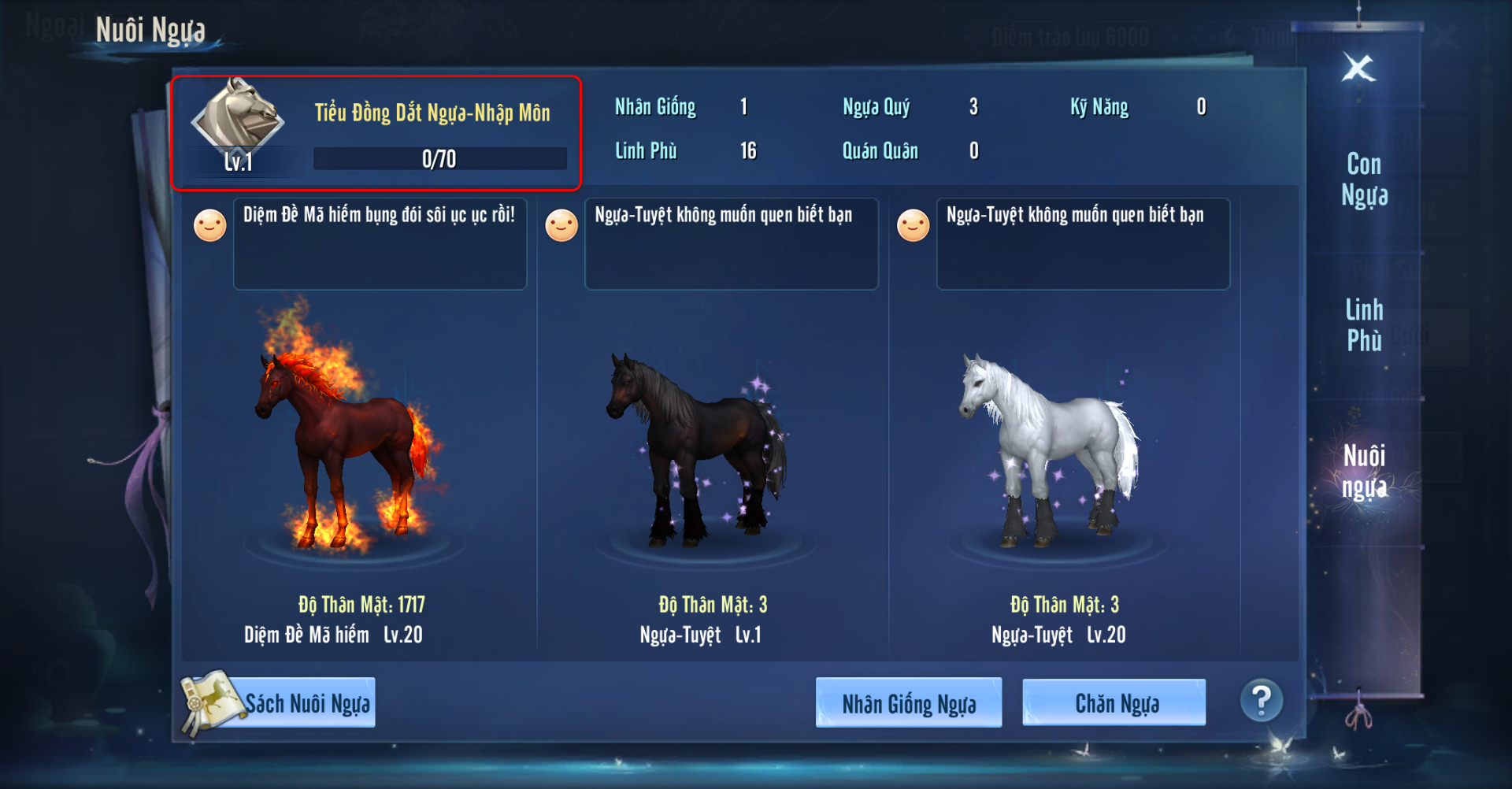Open the question mark help

coord(1261,700)
